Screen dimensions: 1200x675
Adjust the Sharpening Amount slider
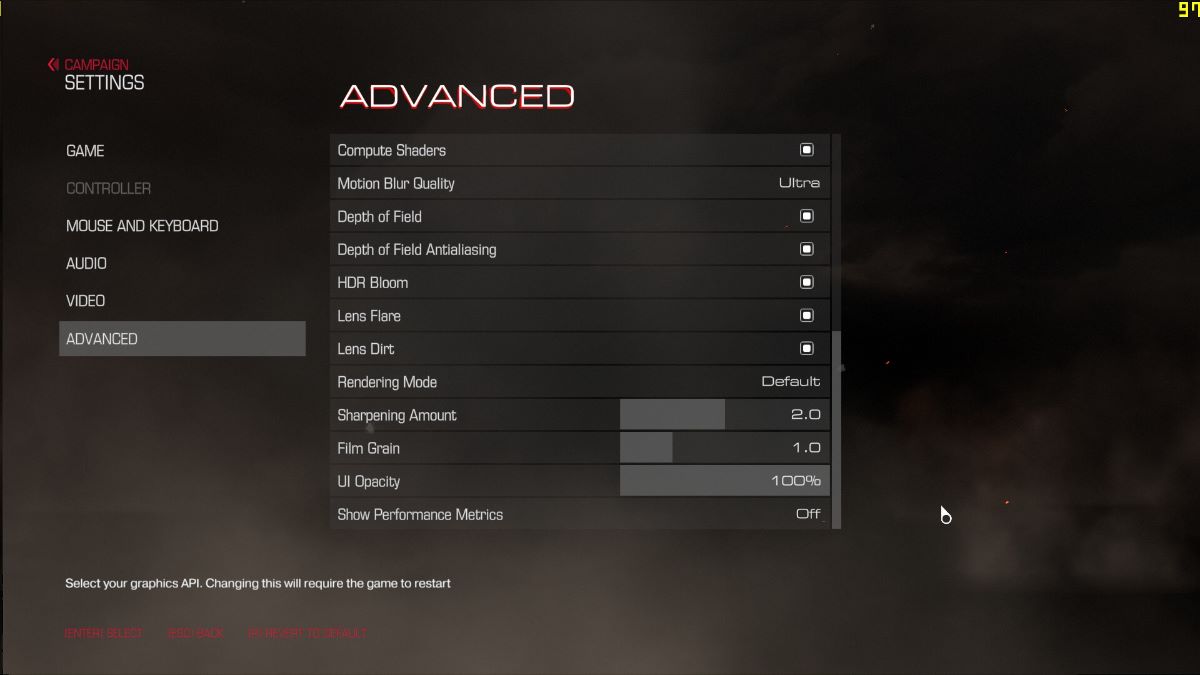tap(724, 415)
